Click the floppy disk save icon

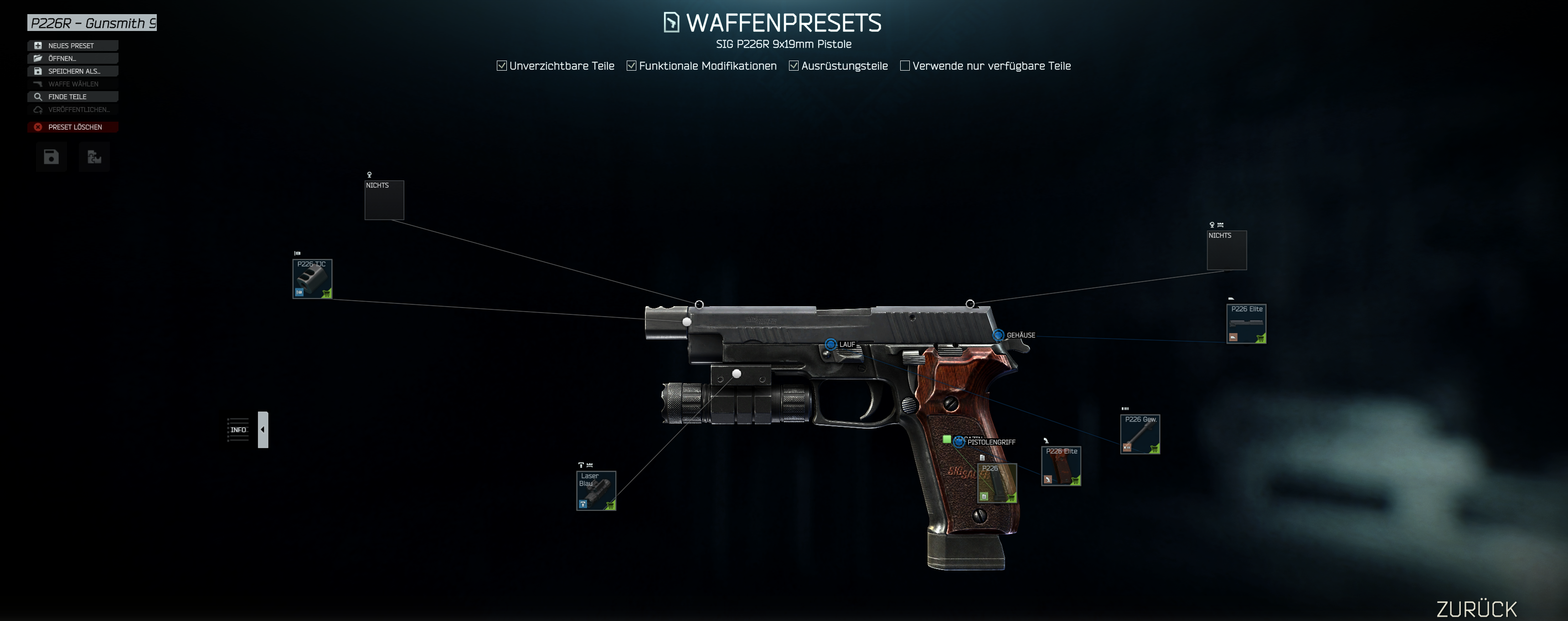coord(51,157)
